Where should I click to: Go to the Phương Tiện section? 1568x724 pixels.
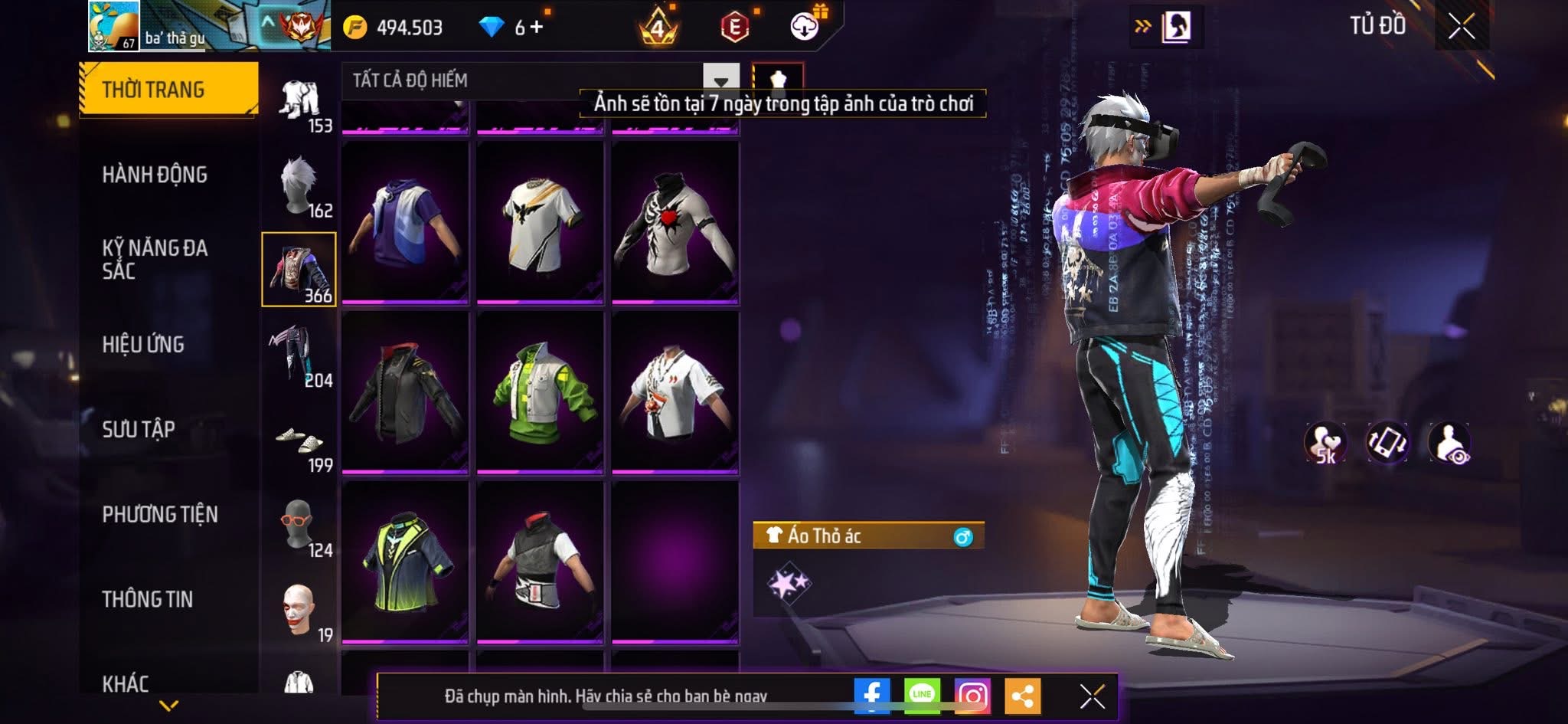tap(160, 514)
